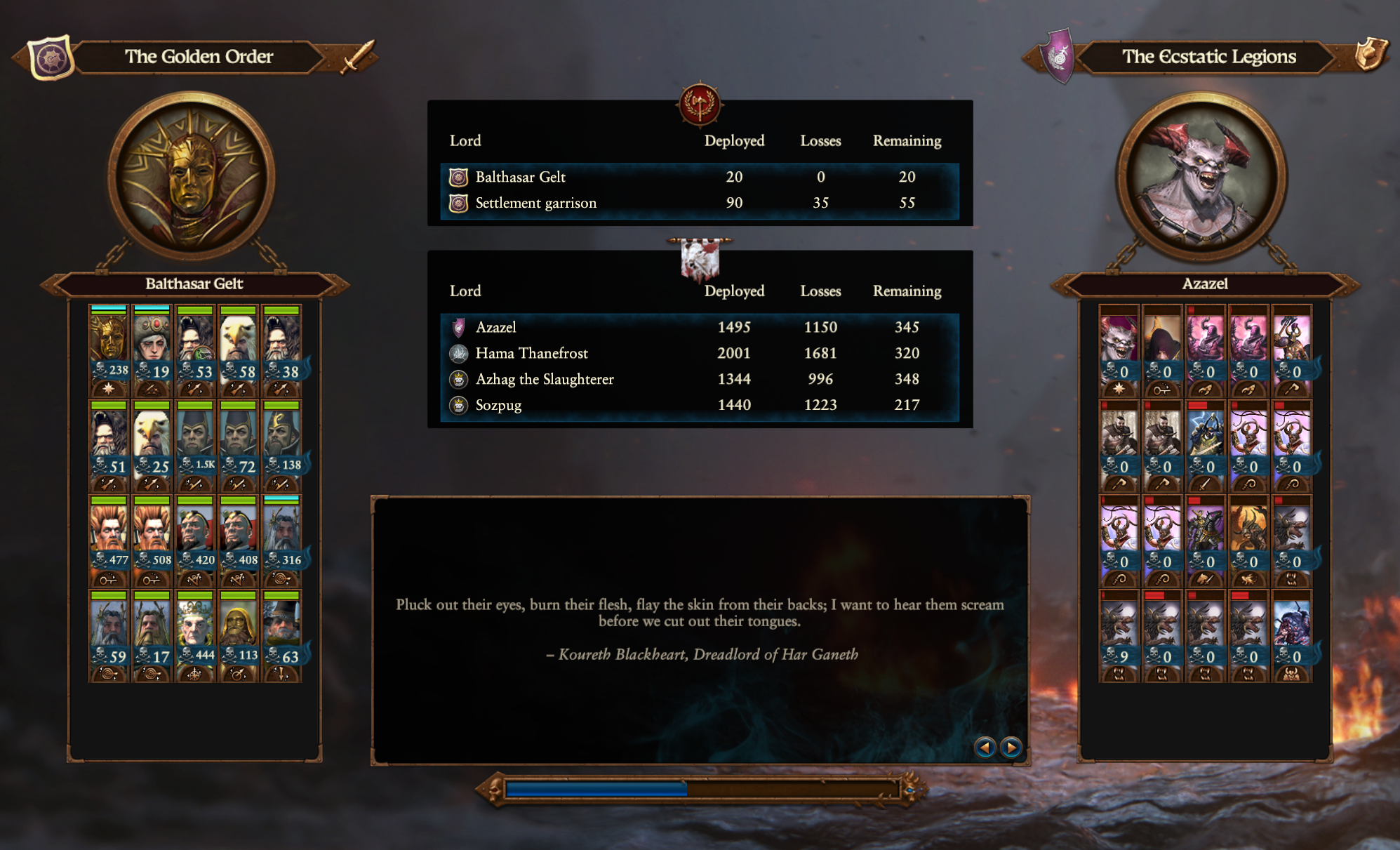Click Balthasar Gelt's large round portrait
The width and height of the screenshot is (1400, 850).
click(x=191, y=177)
